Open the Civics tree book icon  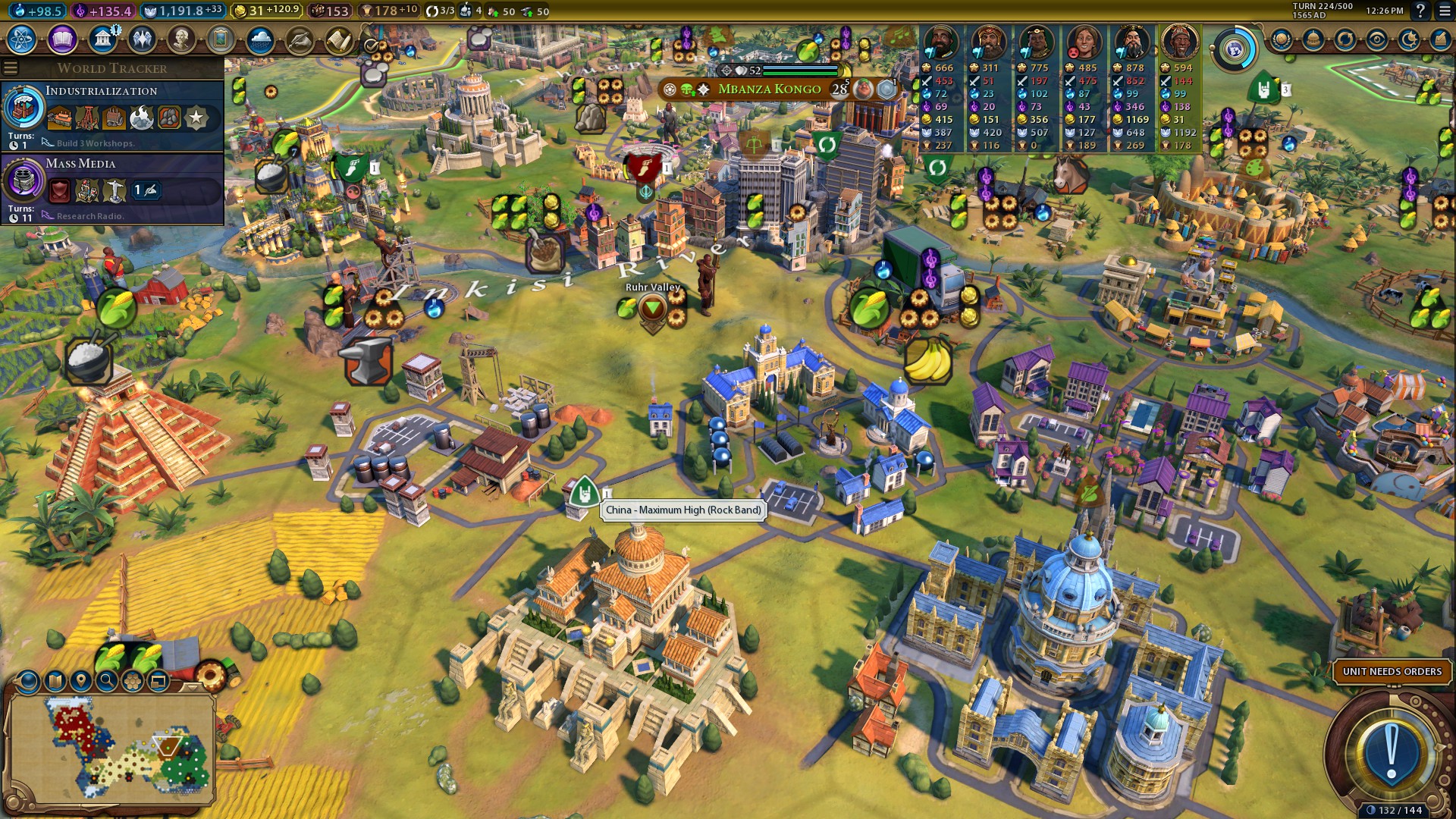(62, 39)
